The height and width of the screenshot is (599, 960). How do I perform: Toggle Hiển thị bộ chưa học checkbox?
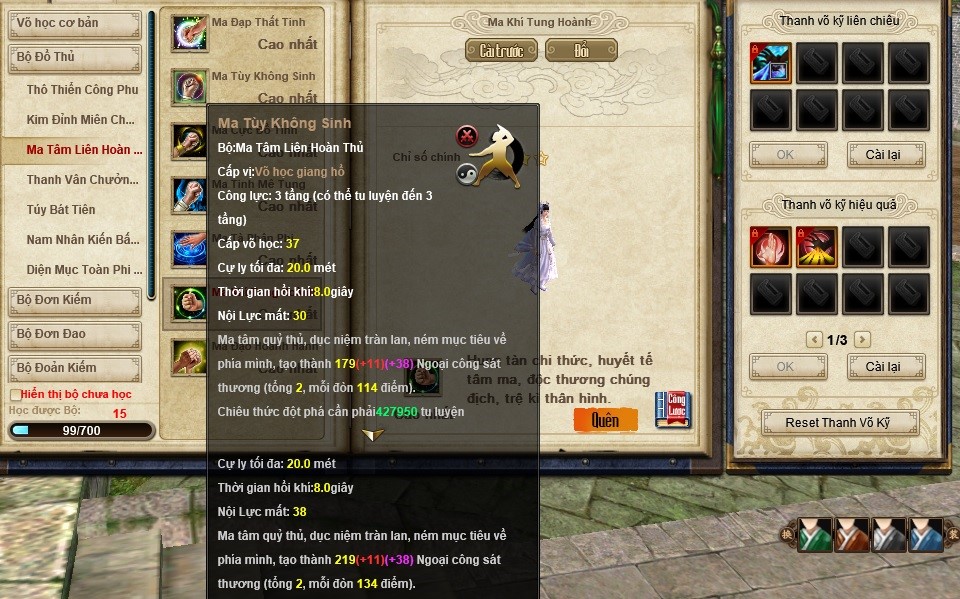tap(14, 395)
